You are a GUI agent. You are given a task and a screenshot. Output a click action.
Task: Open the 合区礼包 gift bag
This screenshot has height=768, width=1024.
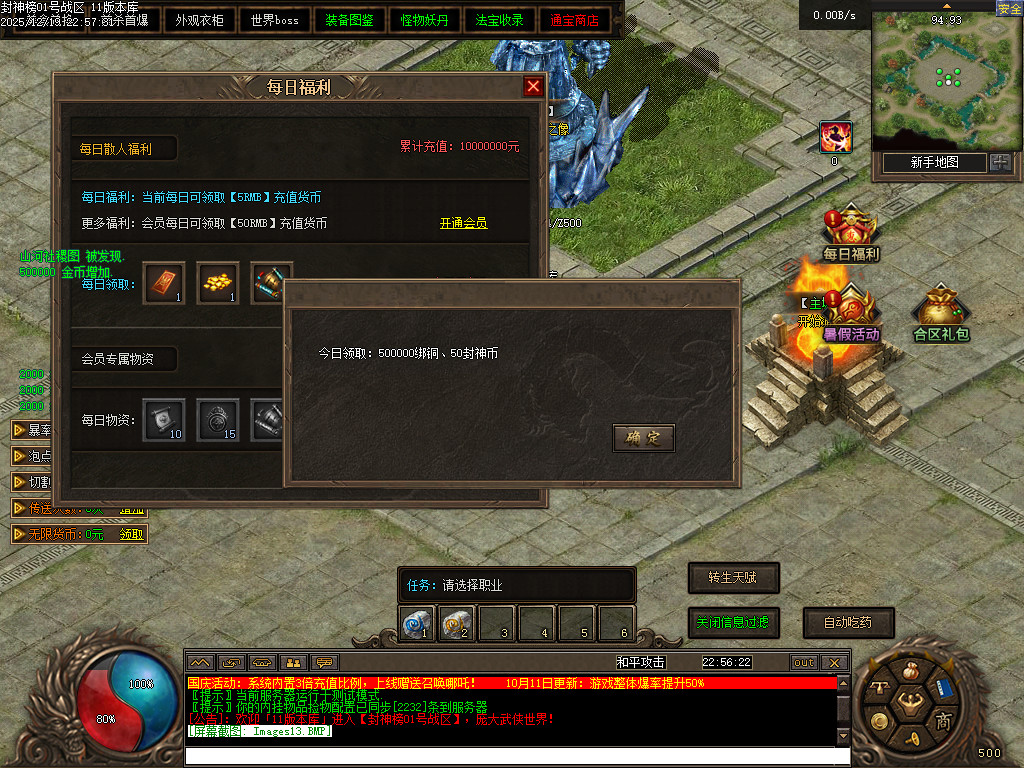(x=941, y=314)
